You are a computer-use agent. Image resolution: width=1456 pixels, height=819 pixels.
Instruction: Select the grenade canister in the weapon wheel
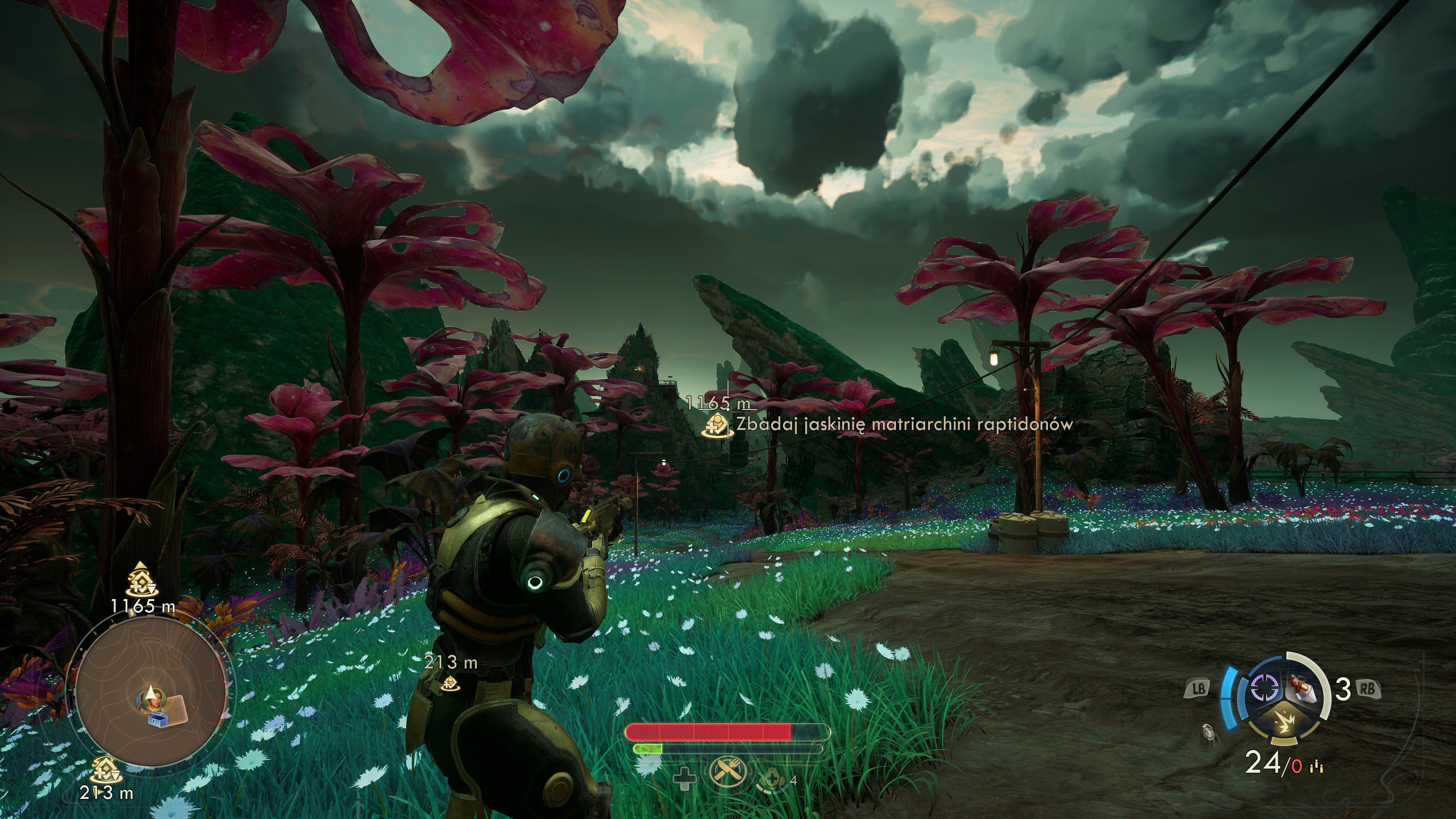pos(1302,689)
